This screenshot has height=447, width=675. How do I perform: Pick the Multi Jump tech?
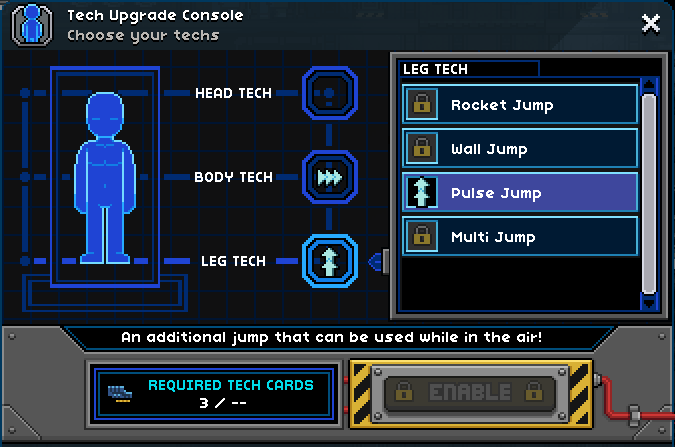520,237
